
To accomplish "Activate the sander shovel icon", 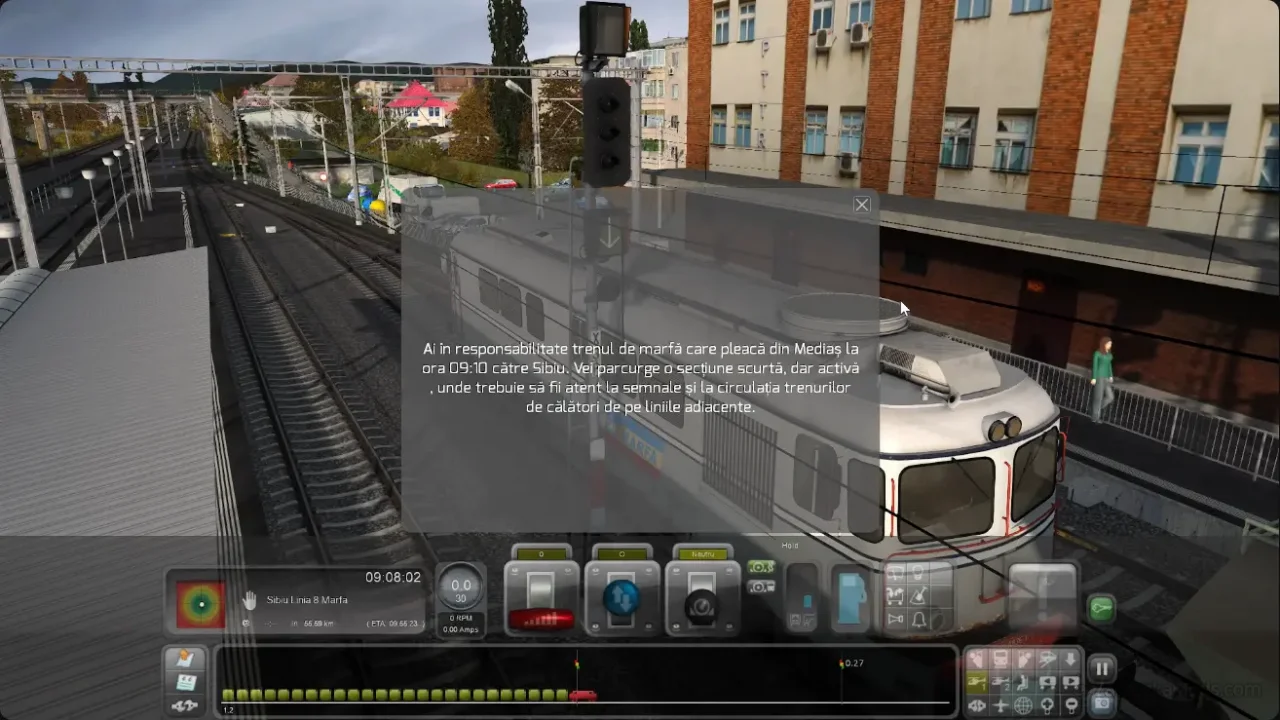I will coord(919,596).
